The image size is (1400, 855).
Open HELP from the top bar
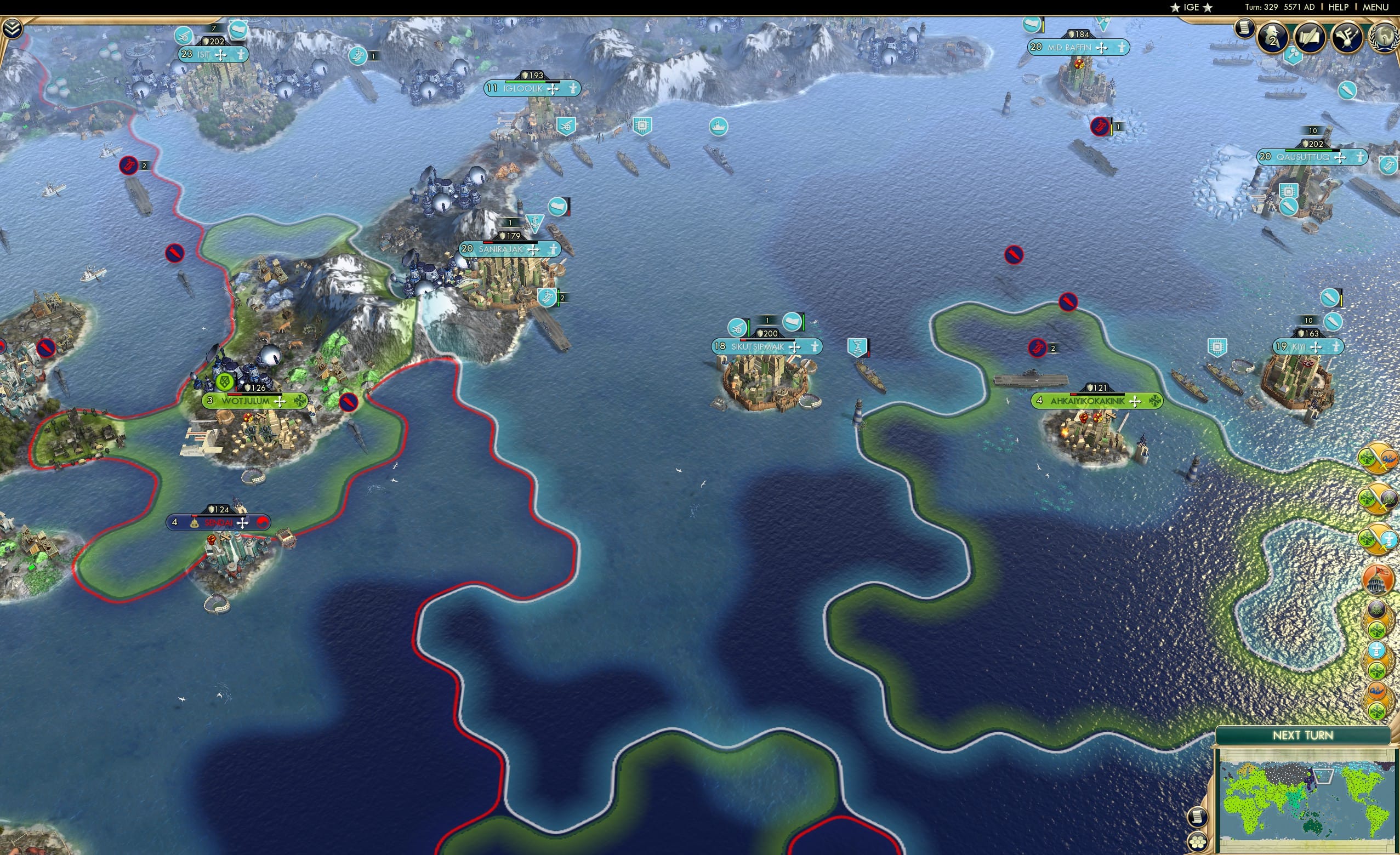pos(1340,7)
